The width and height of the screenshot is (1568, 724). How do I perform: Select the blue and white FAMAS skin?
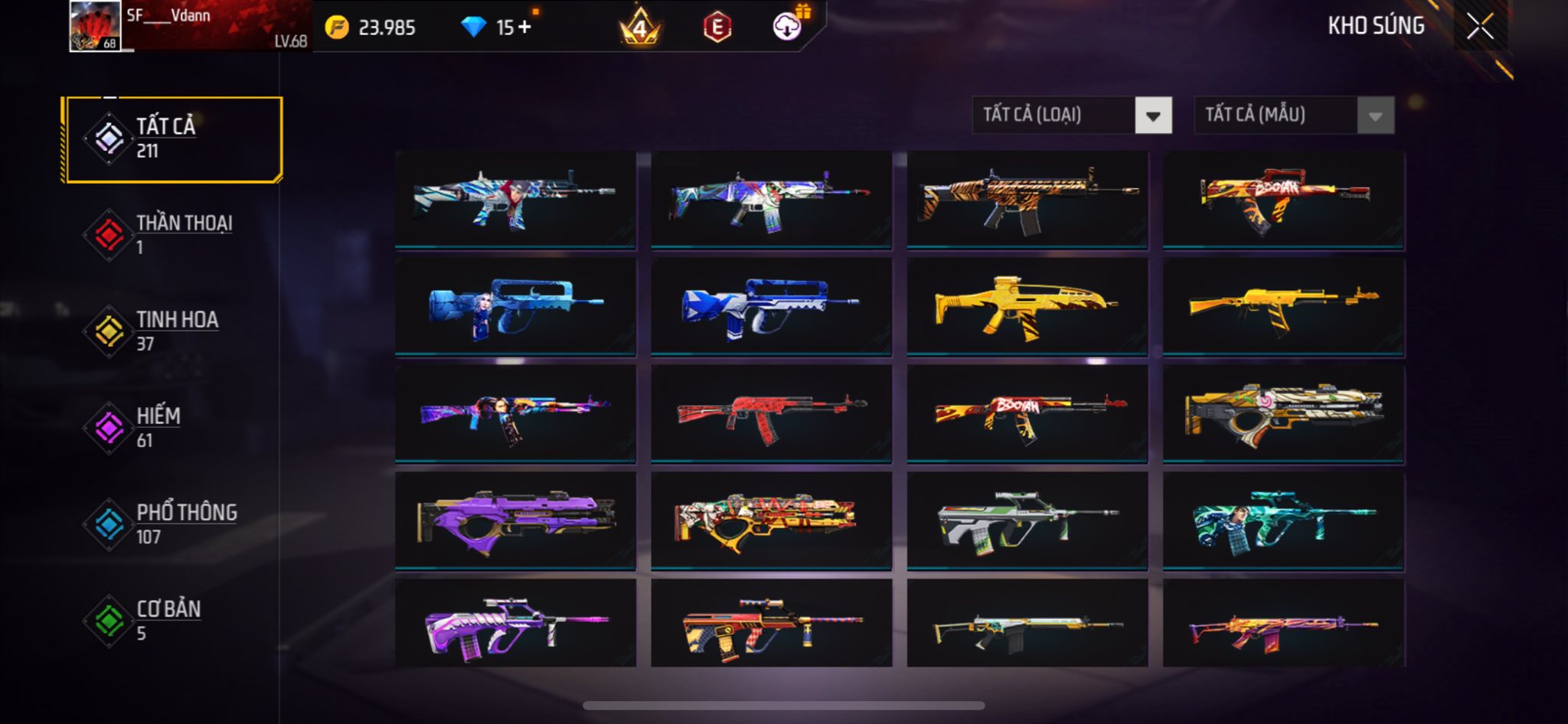pos(771,306)
